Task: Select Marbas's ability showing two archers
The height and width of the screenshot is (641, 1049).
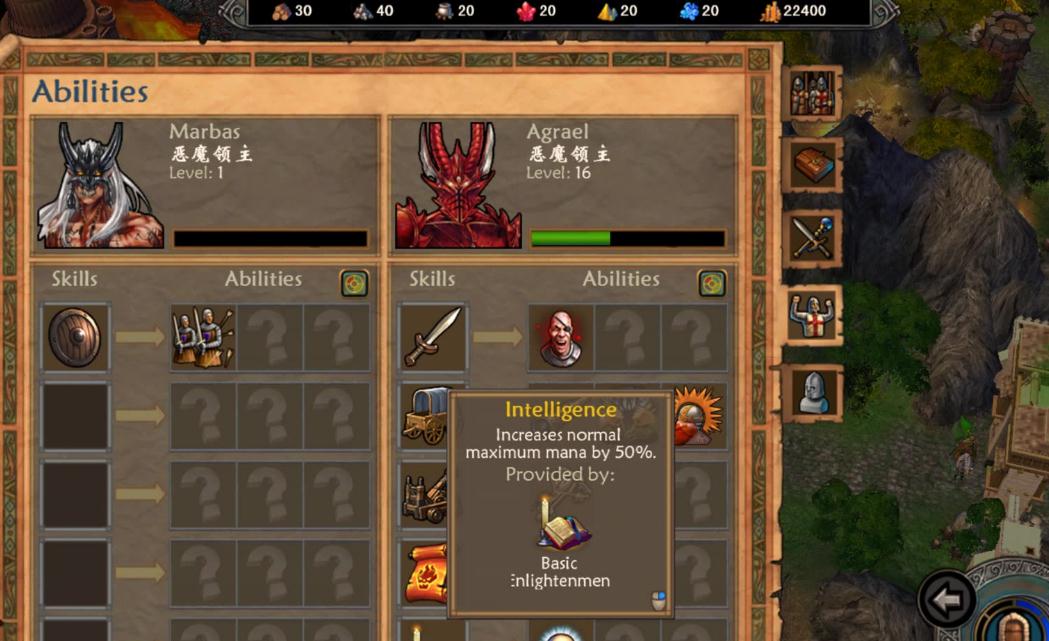Action: point(203,338)
